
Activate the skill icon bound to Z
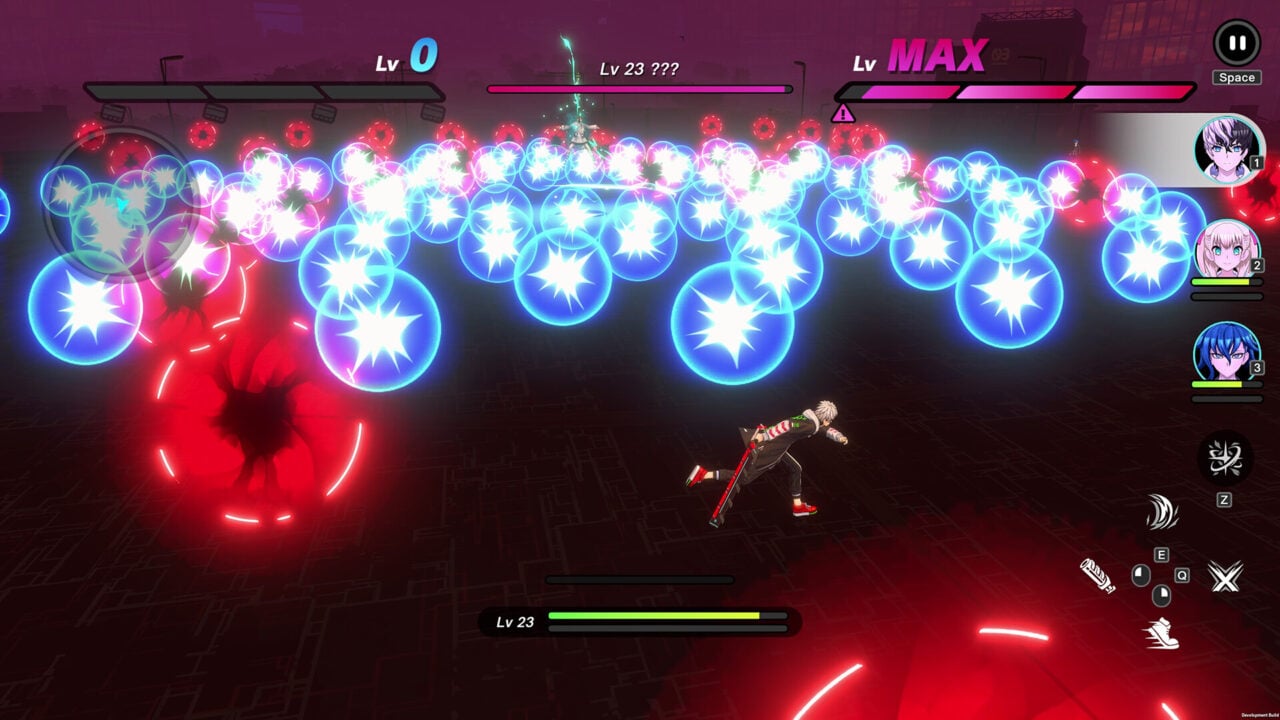1223,458
